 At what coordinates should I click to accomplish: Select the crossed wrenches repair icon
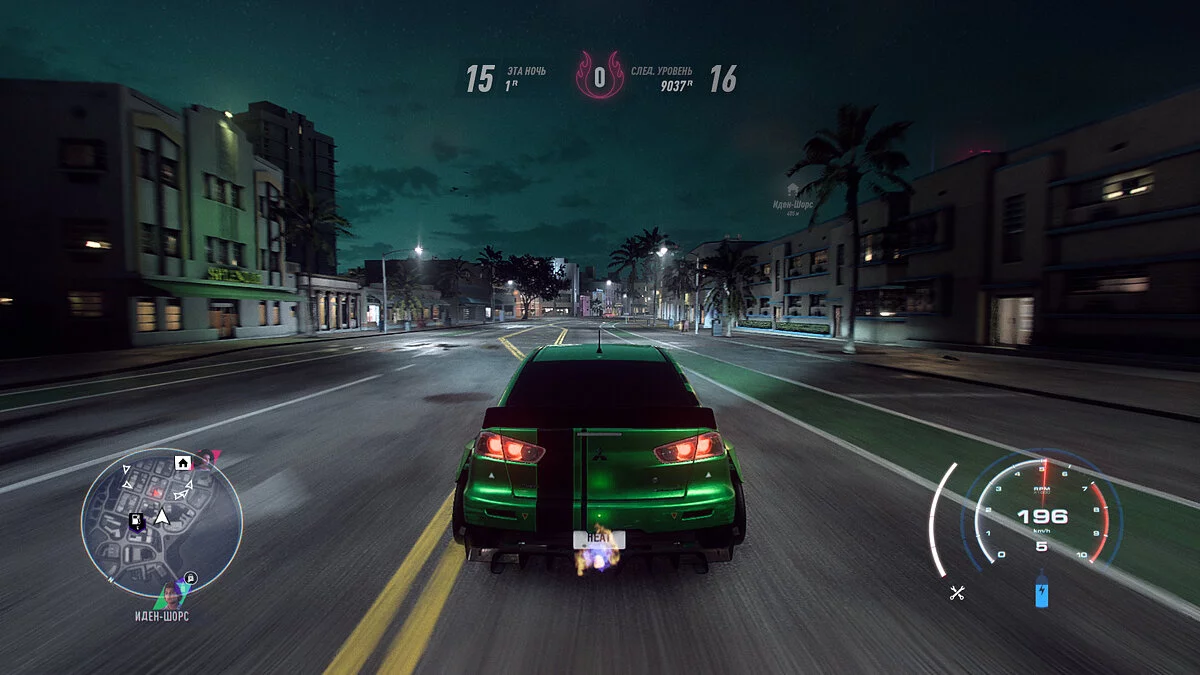[957, 592]
